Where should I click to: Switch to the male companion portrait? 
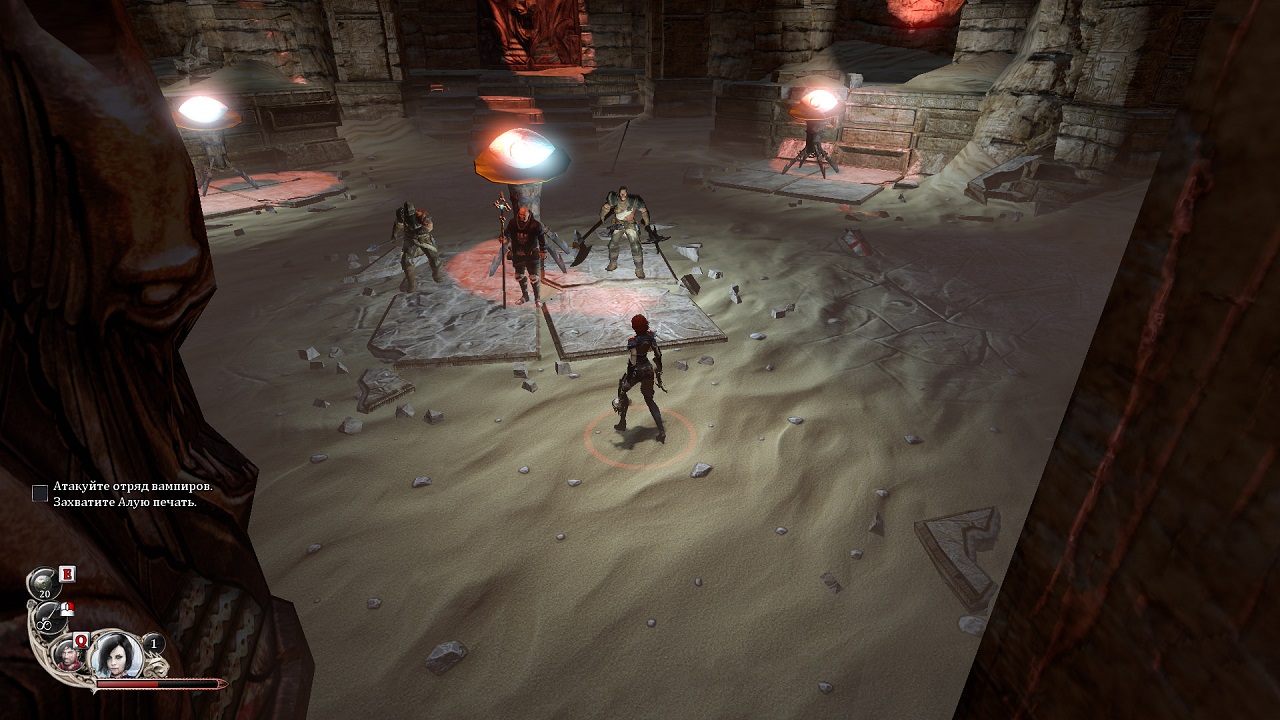(x=68, y=655)
